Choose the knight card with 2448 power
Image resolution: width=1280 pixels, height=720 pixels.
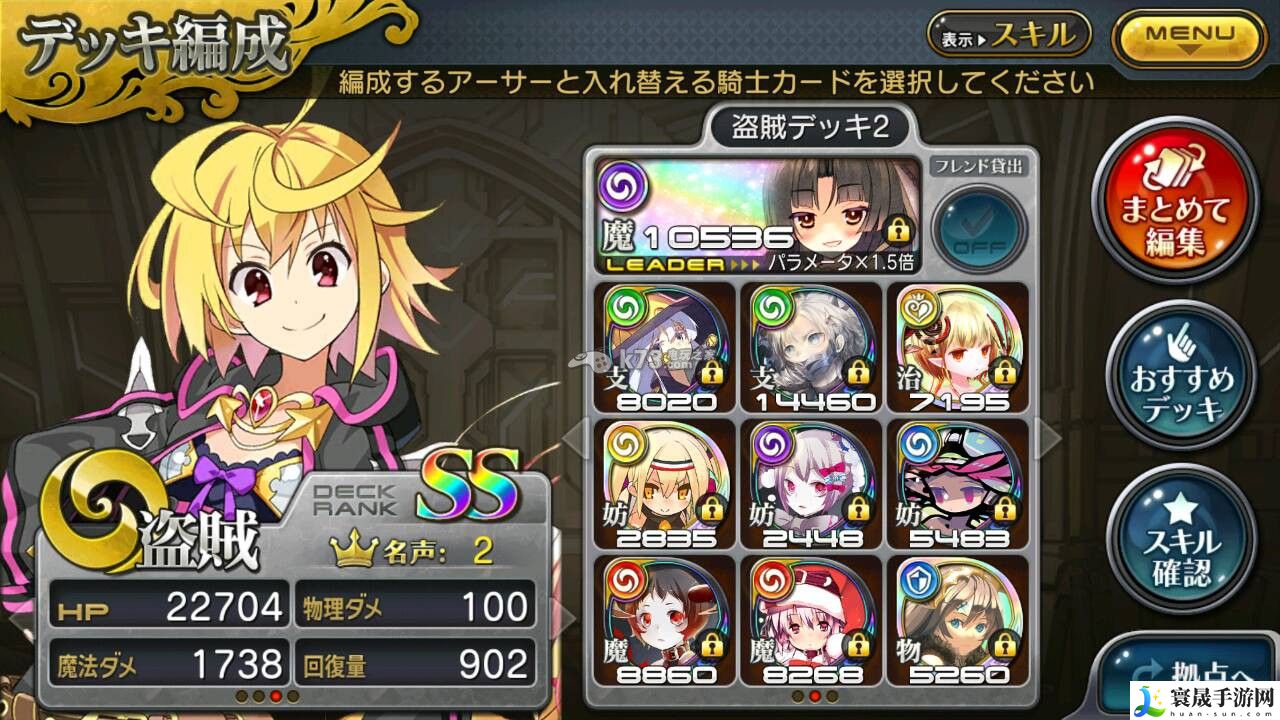811,484
